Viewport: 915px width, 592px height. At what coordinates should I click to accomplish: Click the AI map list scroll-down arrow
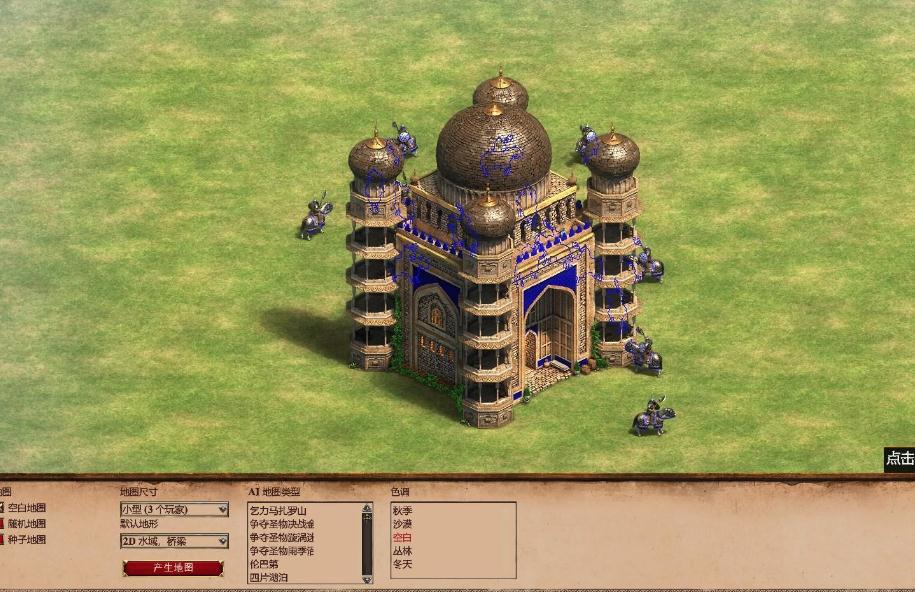[367, 577]
